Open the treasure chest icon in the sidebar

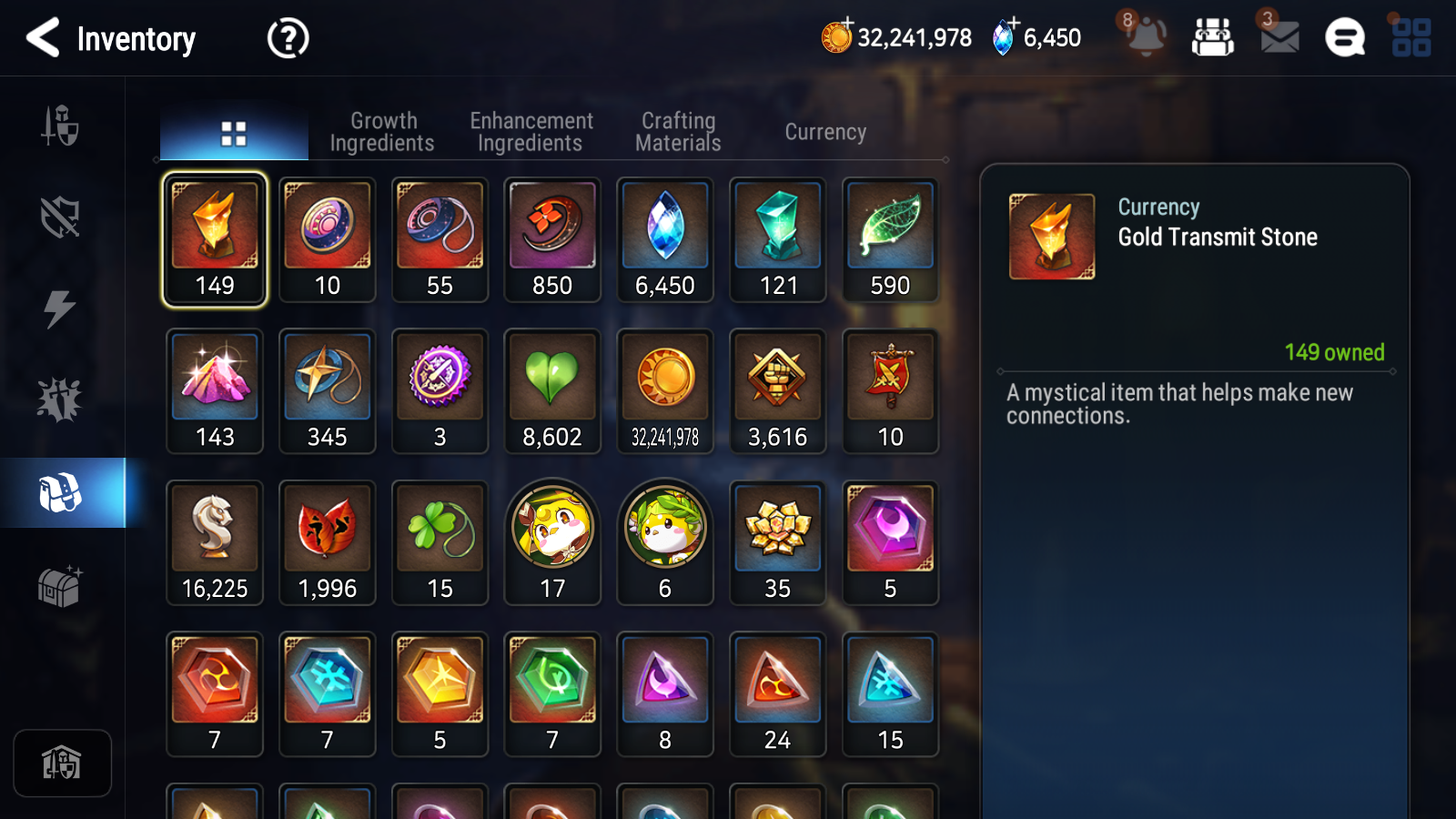tap(60, 587)
